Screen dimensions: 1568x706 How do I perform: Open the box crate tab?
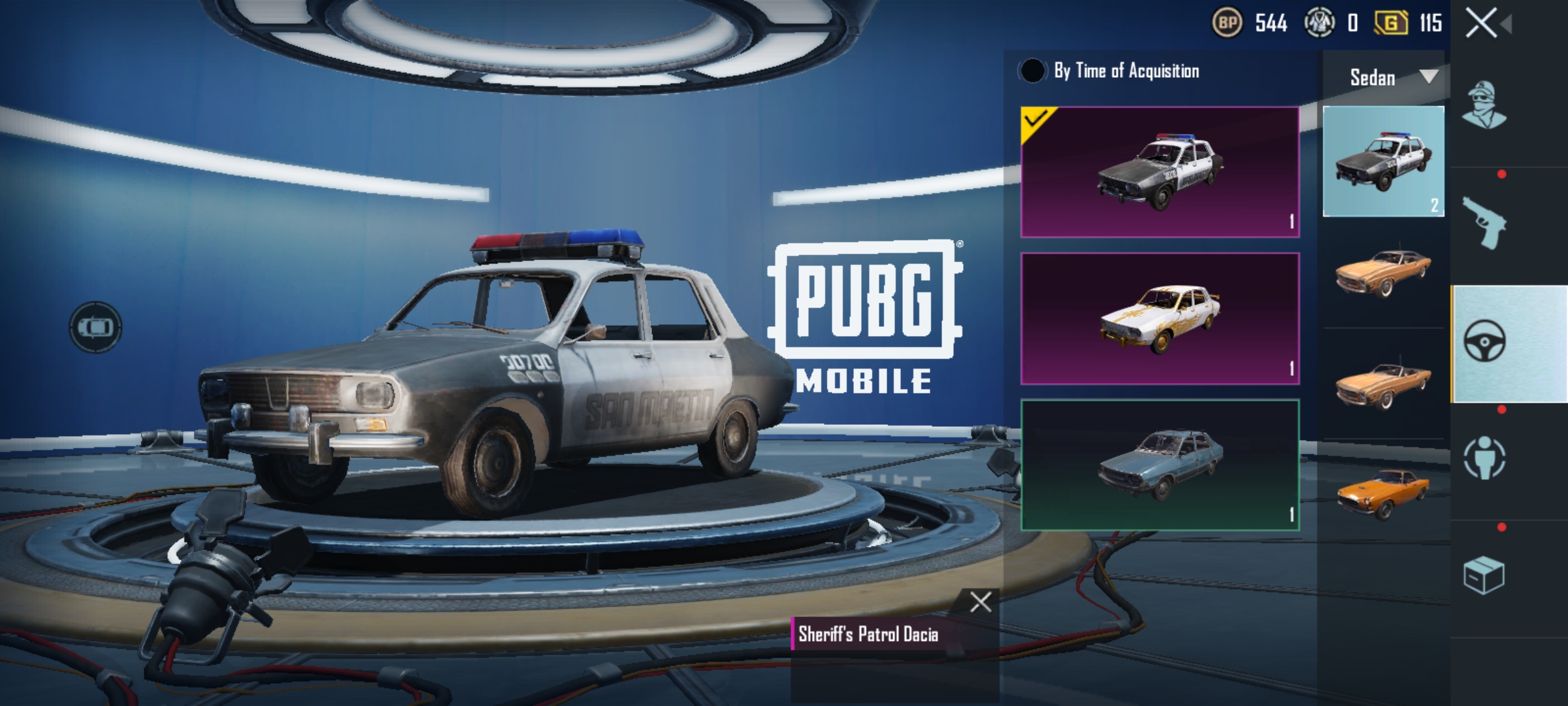(1484, 575)
